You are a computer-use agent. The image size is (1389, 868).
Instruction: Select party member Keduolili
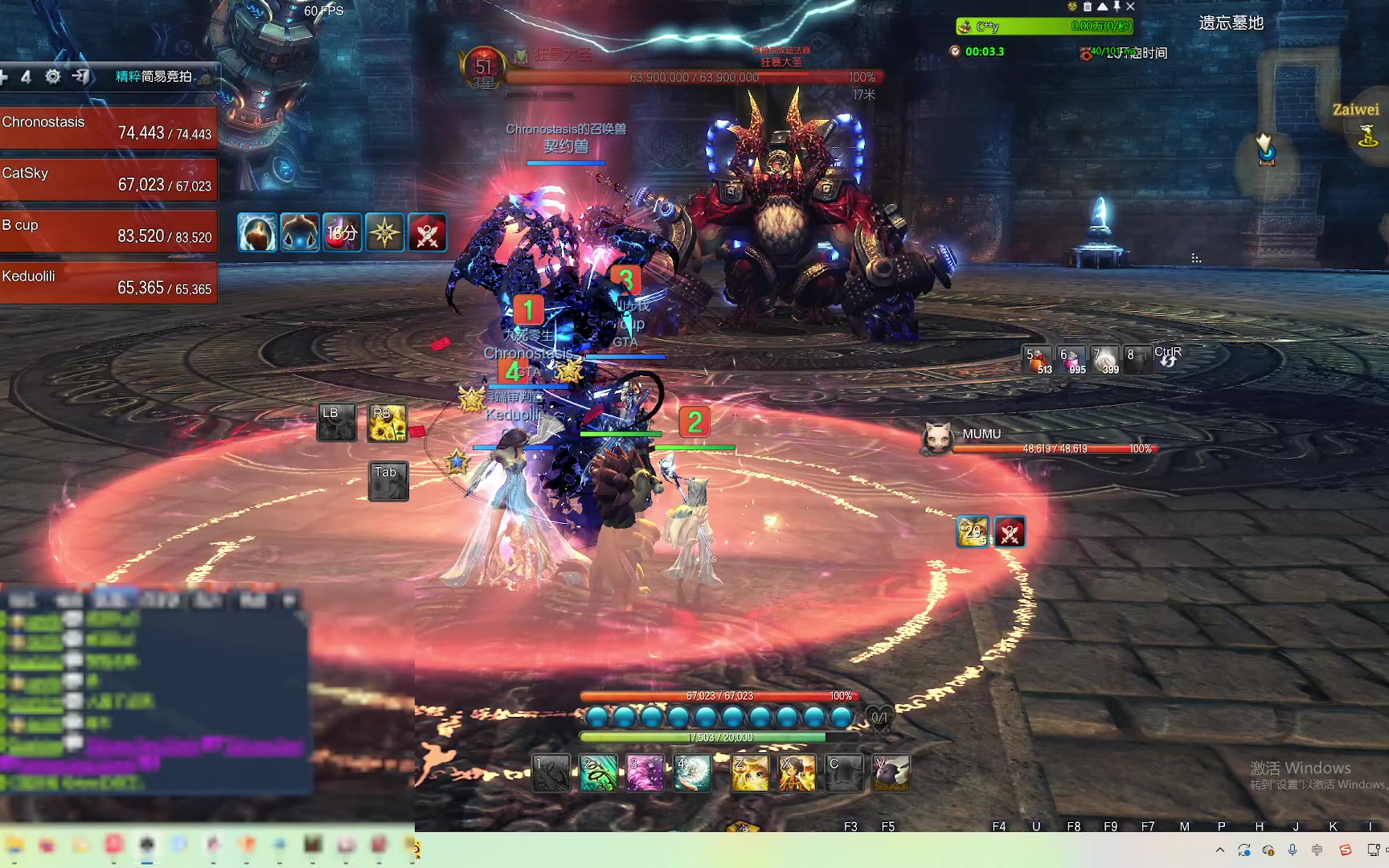click(x=109, y=283)
